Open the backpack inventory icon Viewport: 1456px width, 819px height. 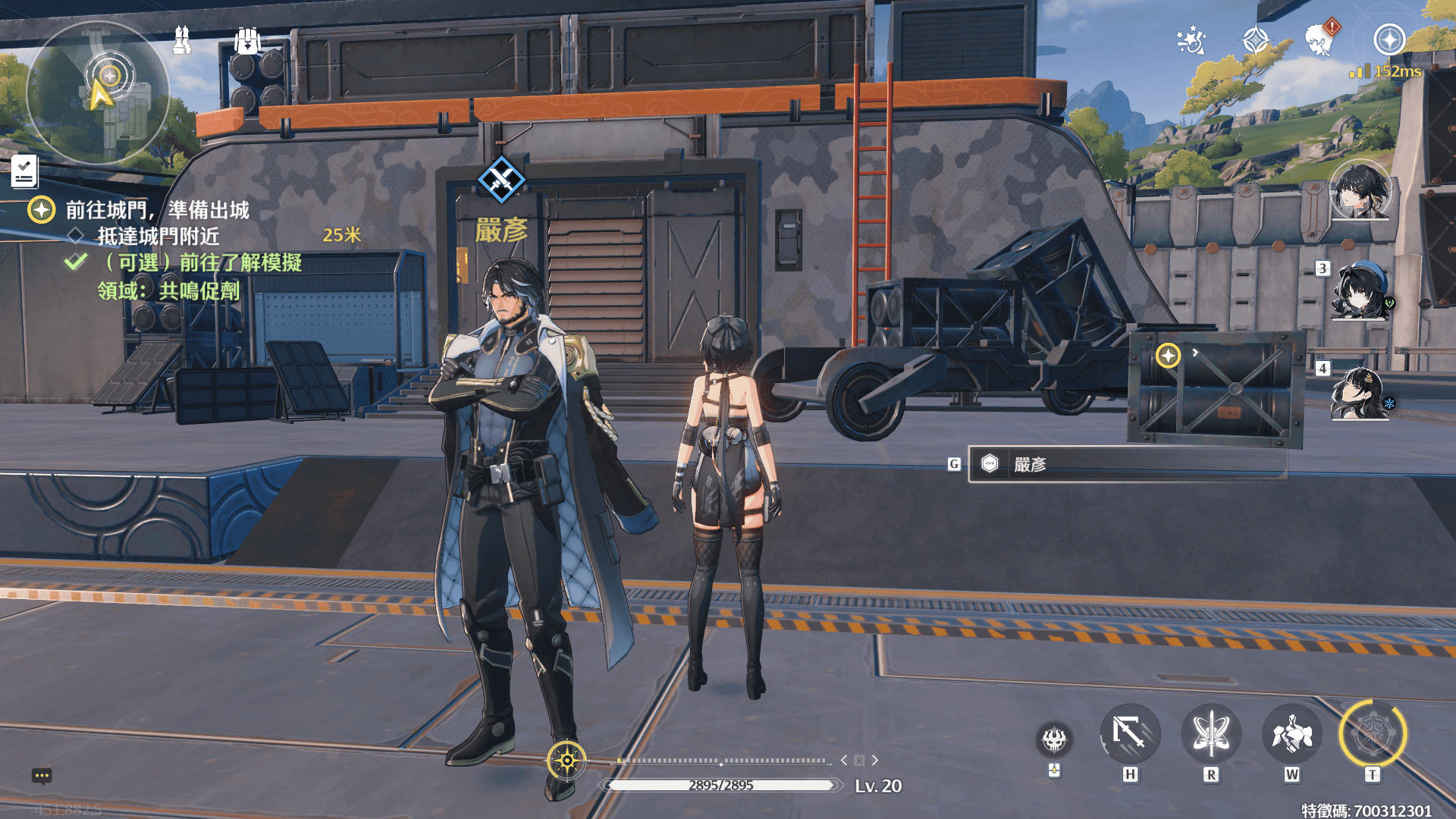pyautogui.click(x=247, y=40)
